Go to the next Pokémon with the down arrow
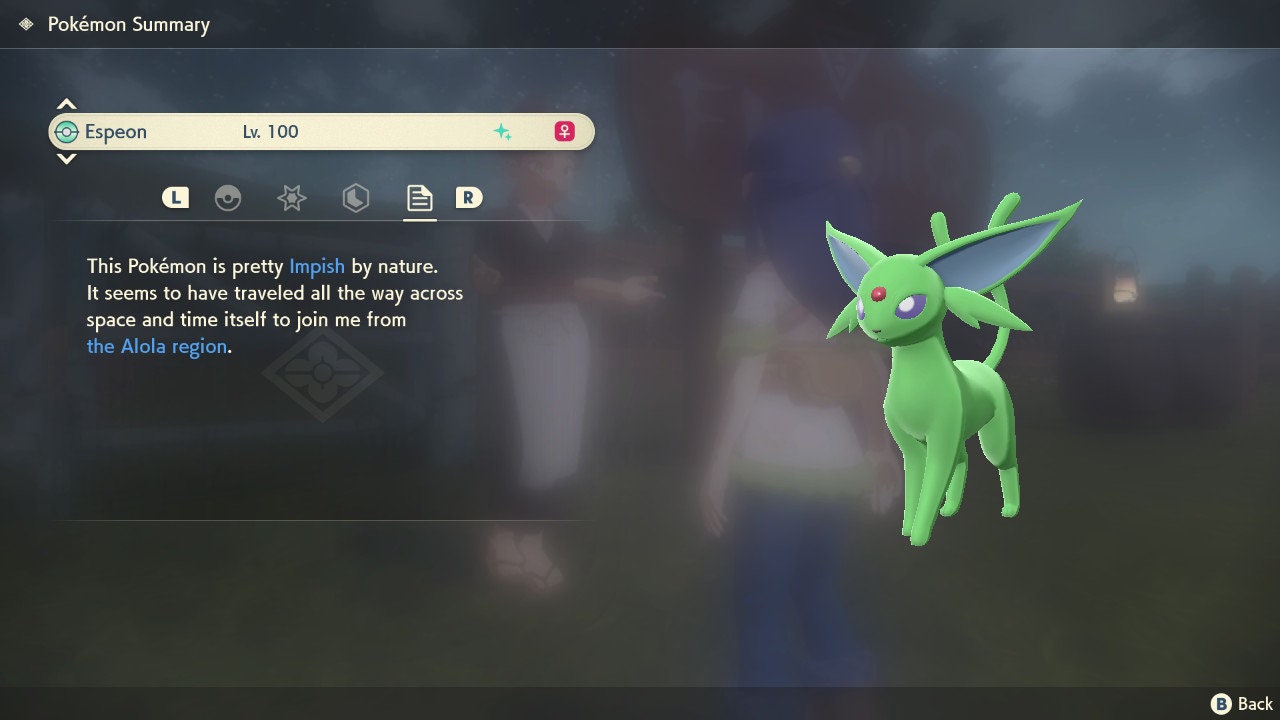Image resolution: width=1280 pixels, height=720 pixels. coord(66,159)
